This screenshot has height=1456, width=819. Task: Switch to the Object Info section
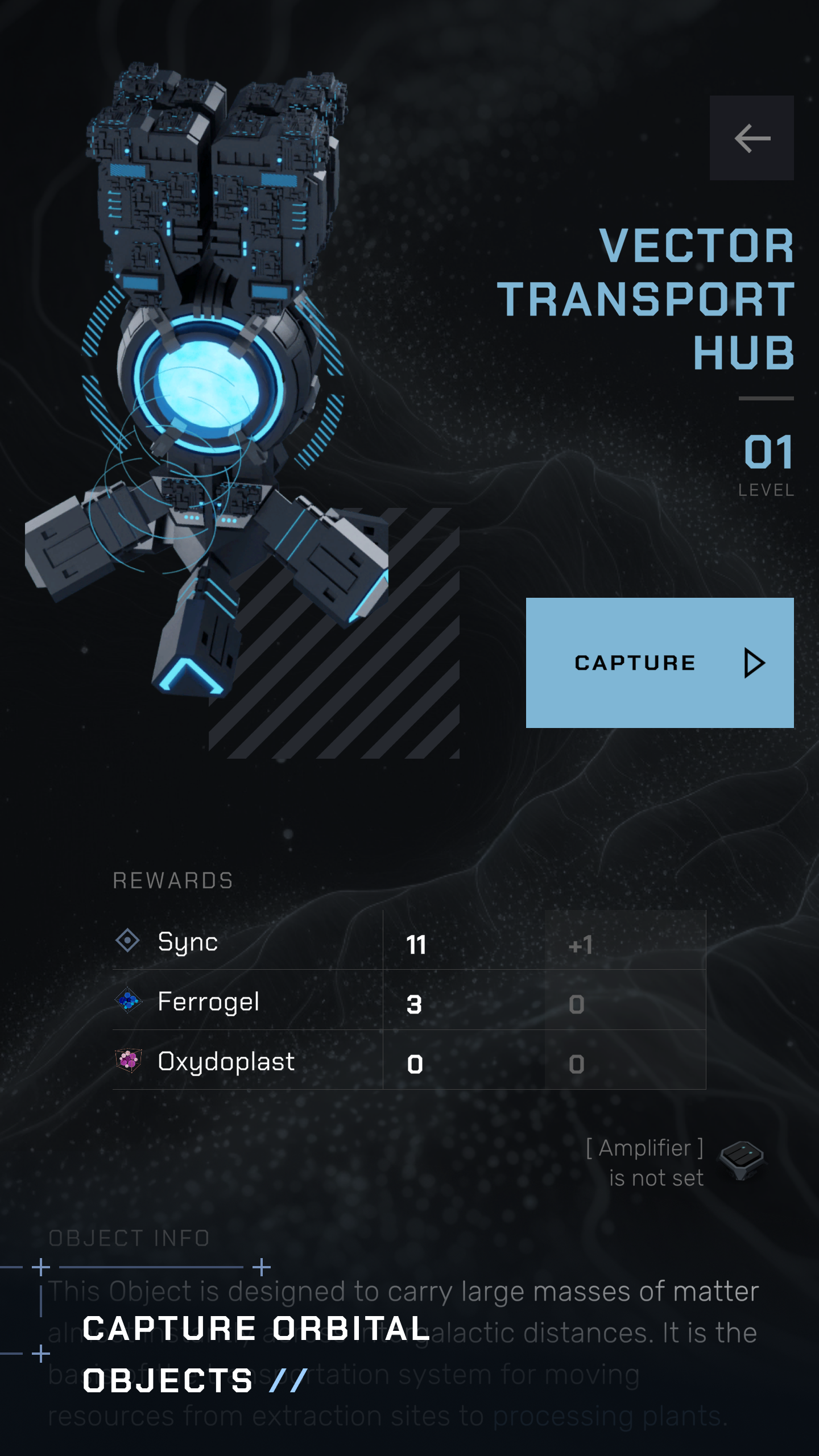point(129,1239)
